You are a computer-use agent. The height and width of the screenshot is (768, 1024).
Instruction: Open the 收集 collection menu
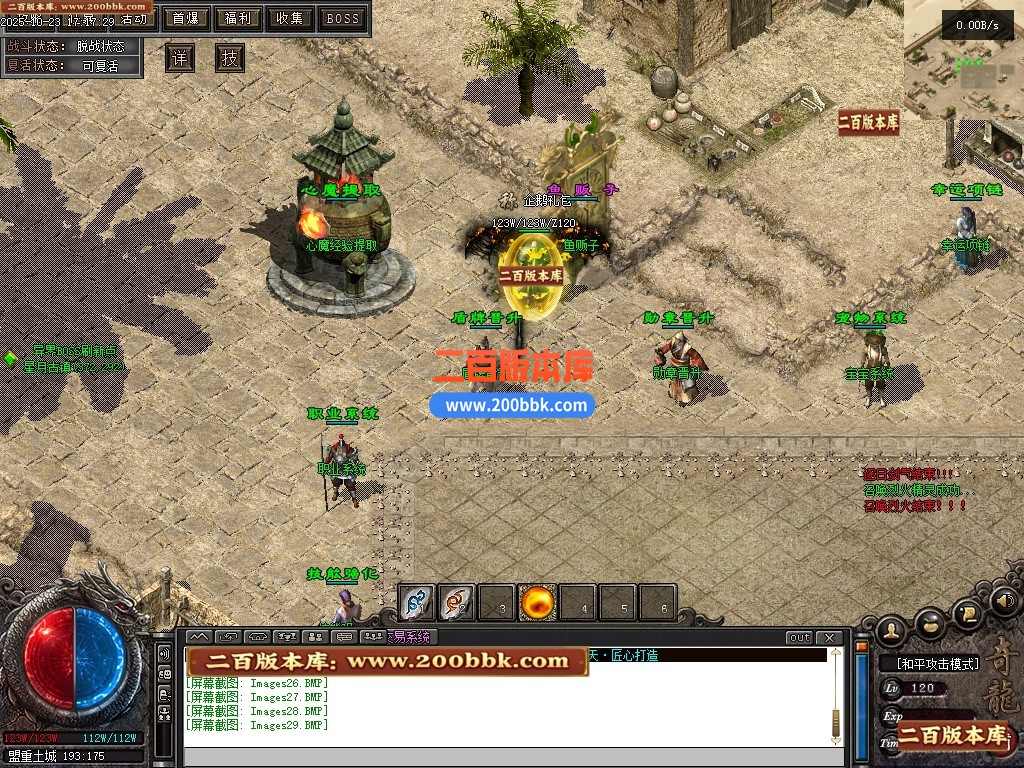(290, 19)
